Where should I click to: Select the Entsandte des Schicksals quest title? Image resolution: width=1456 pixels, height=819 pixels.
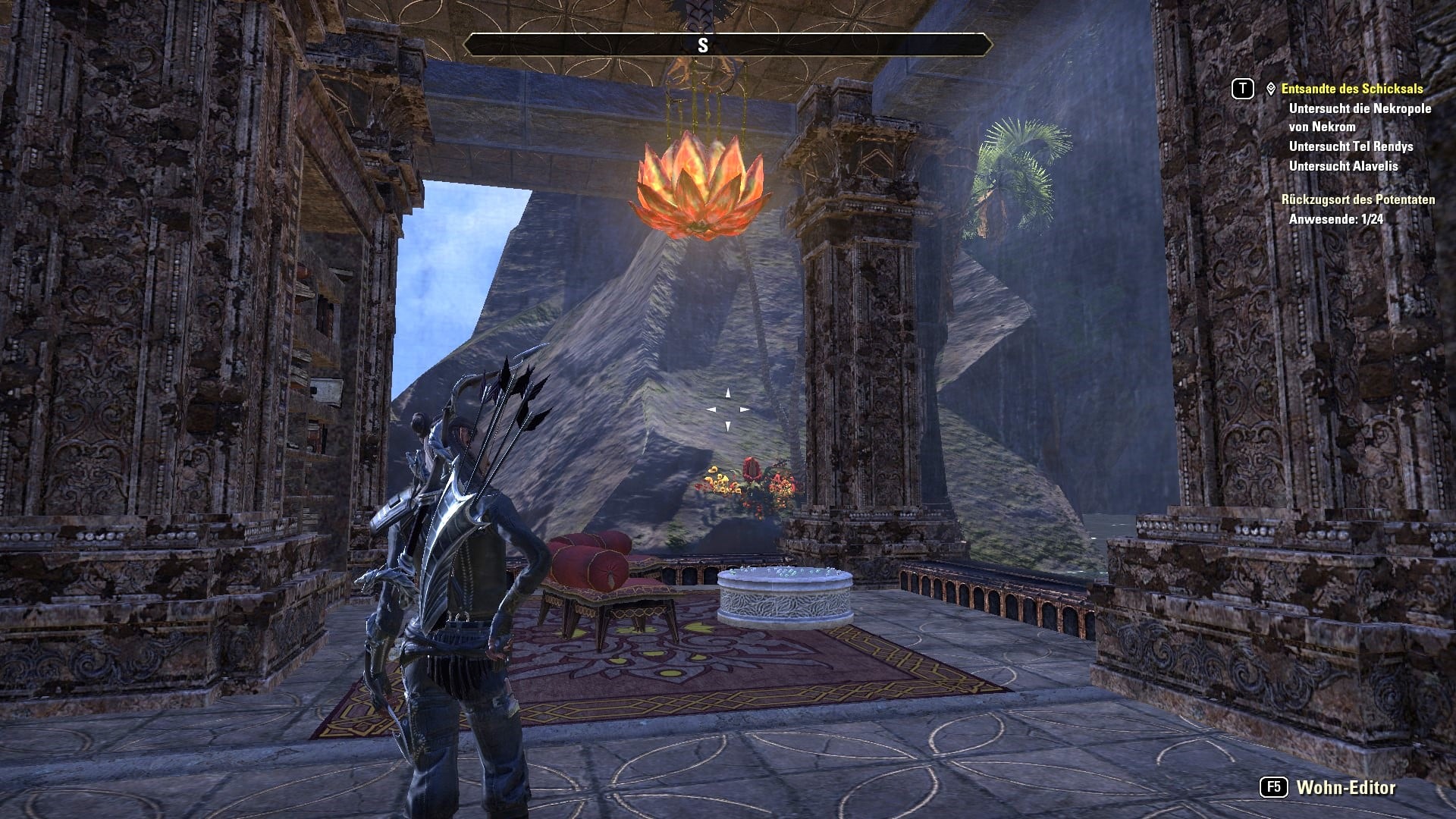(x=1351, y=89)
